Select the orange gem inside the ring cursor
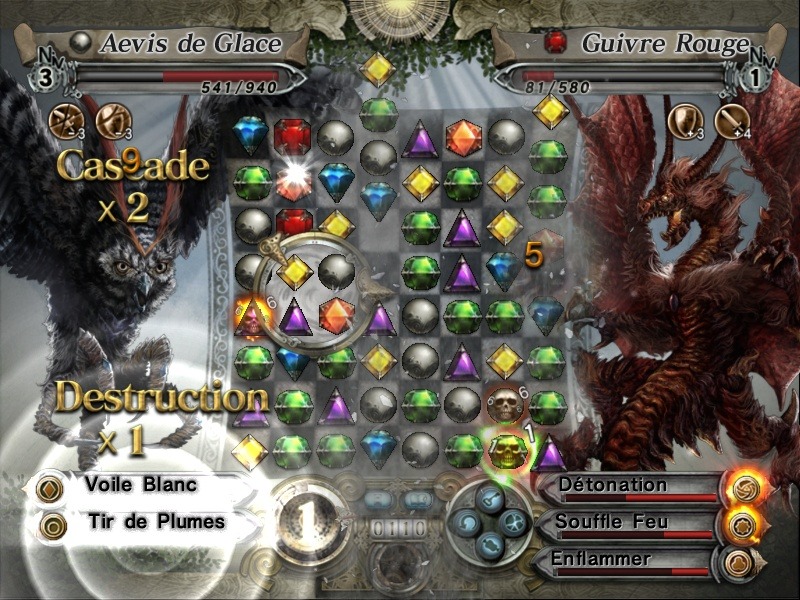800x600 pixels. [x=337, y=316]
